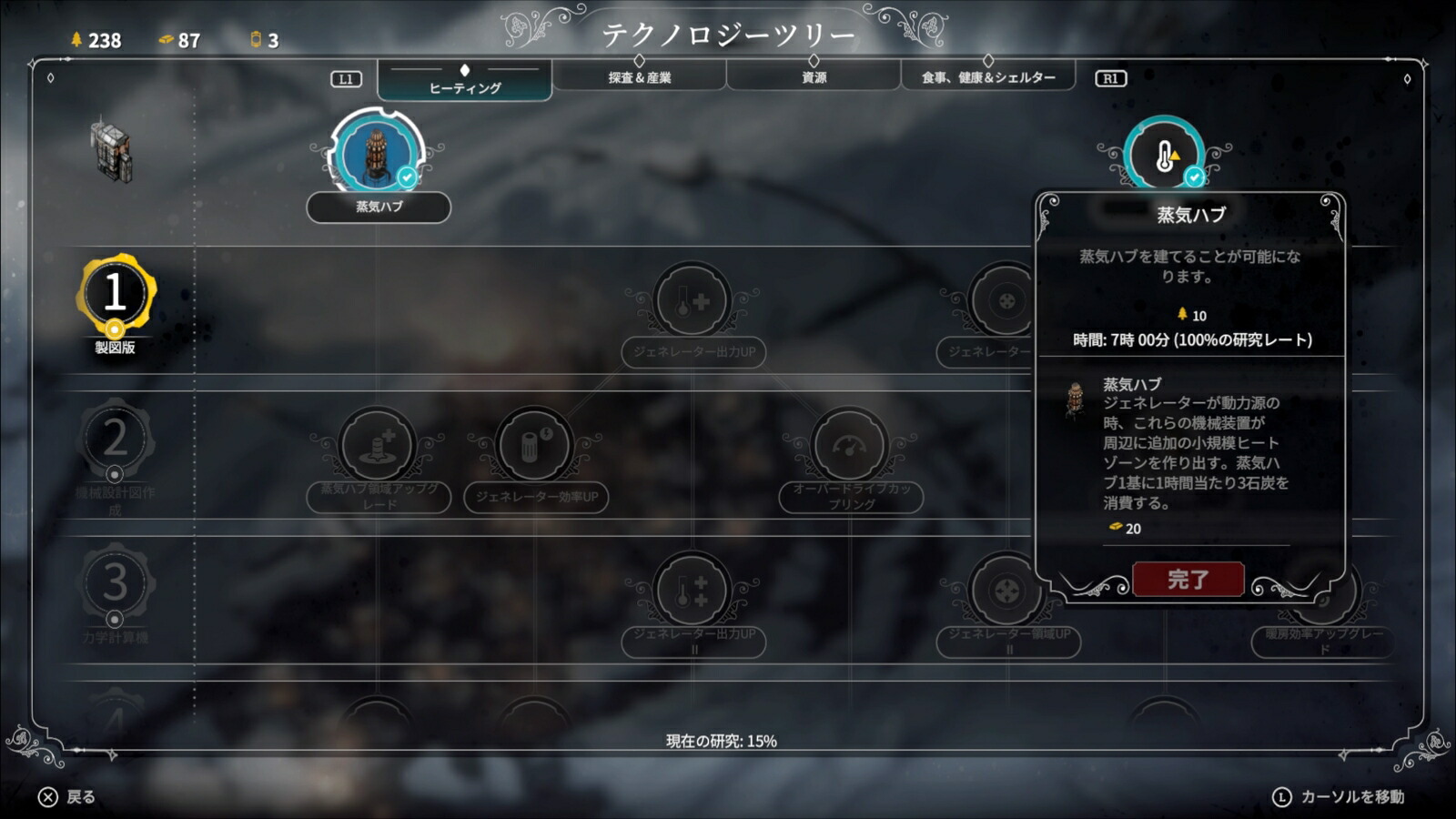The height and width of the screenshot is (819, 1456).
Task: Switch to the 探査＆産業 tab
Action: click(642, 77)
